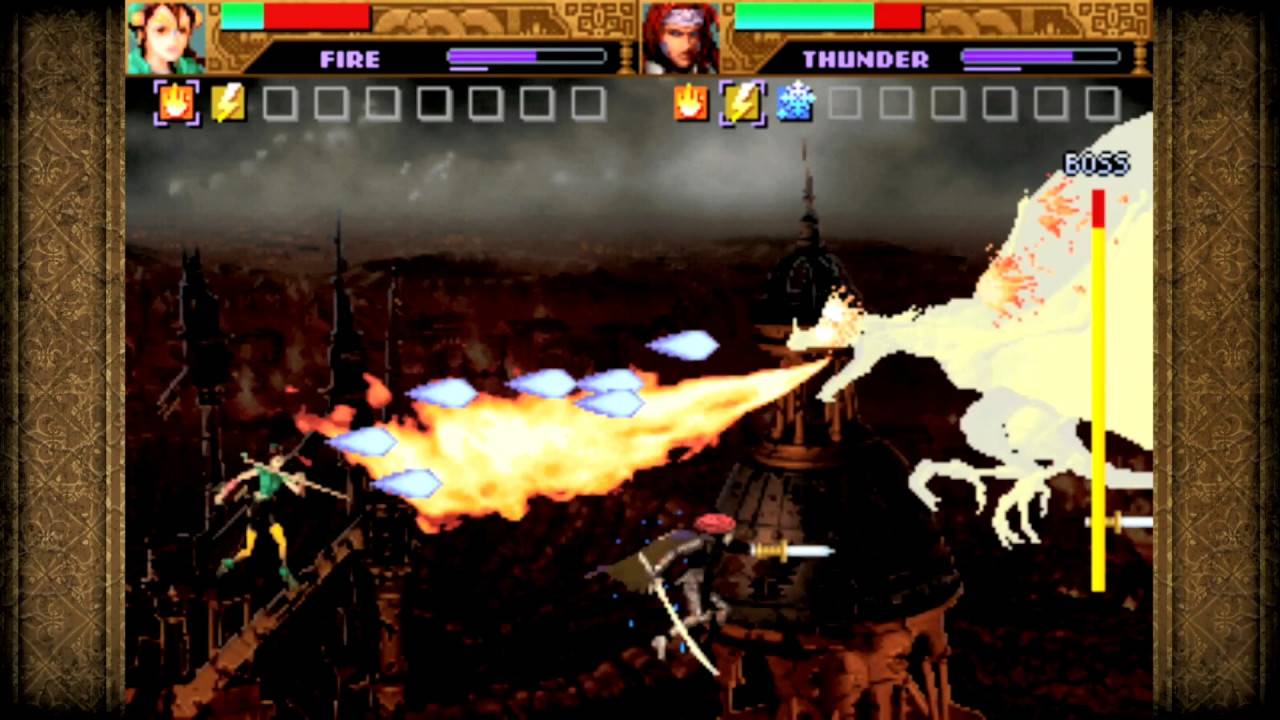Select player 2's flaming palm fire spell icon
Viewport: 1280px width, 720px height.
pyautogui.click(x=690, y=103)
